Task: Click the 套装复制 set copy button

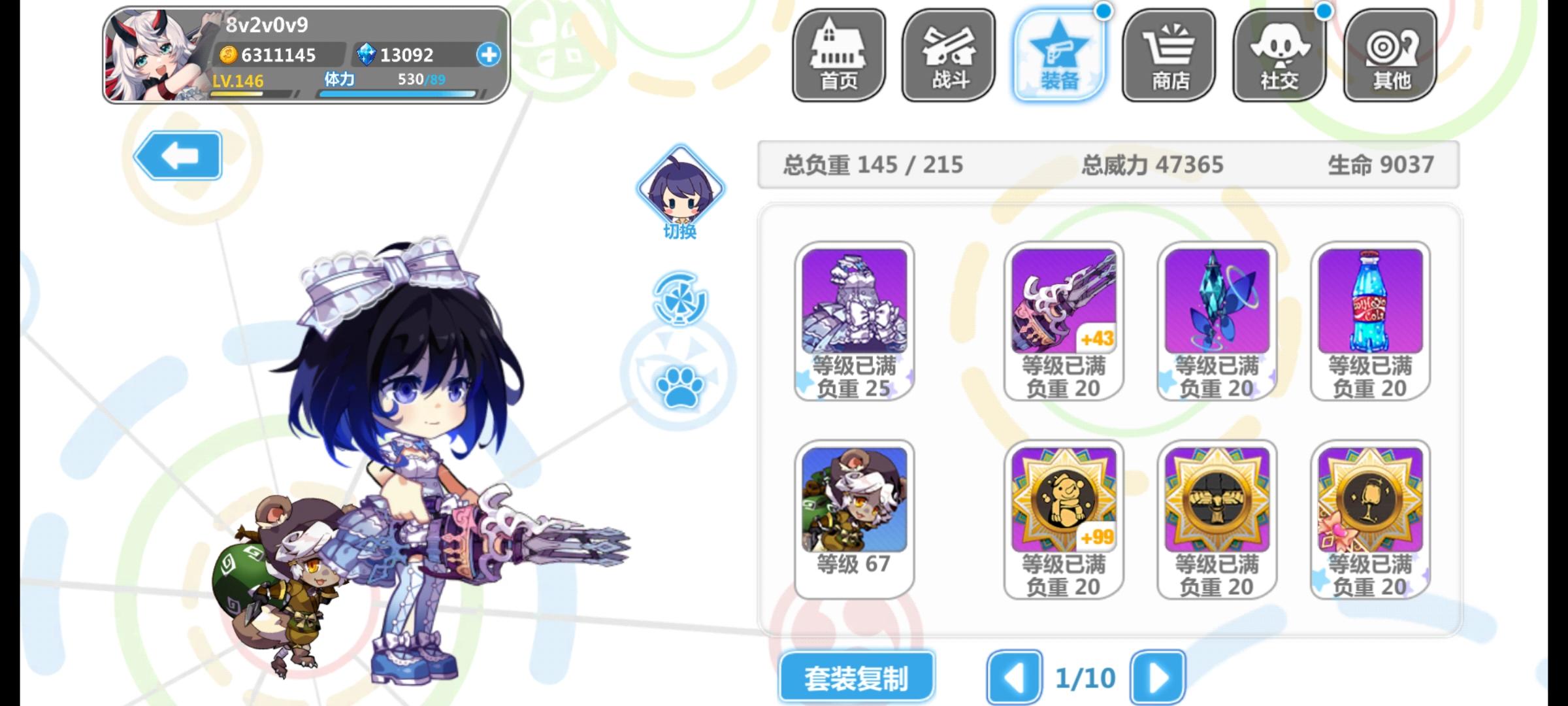Action: point(857,677)
